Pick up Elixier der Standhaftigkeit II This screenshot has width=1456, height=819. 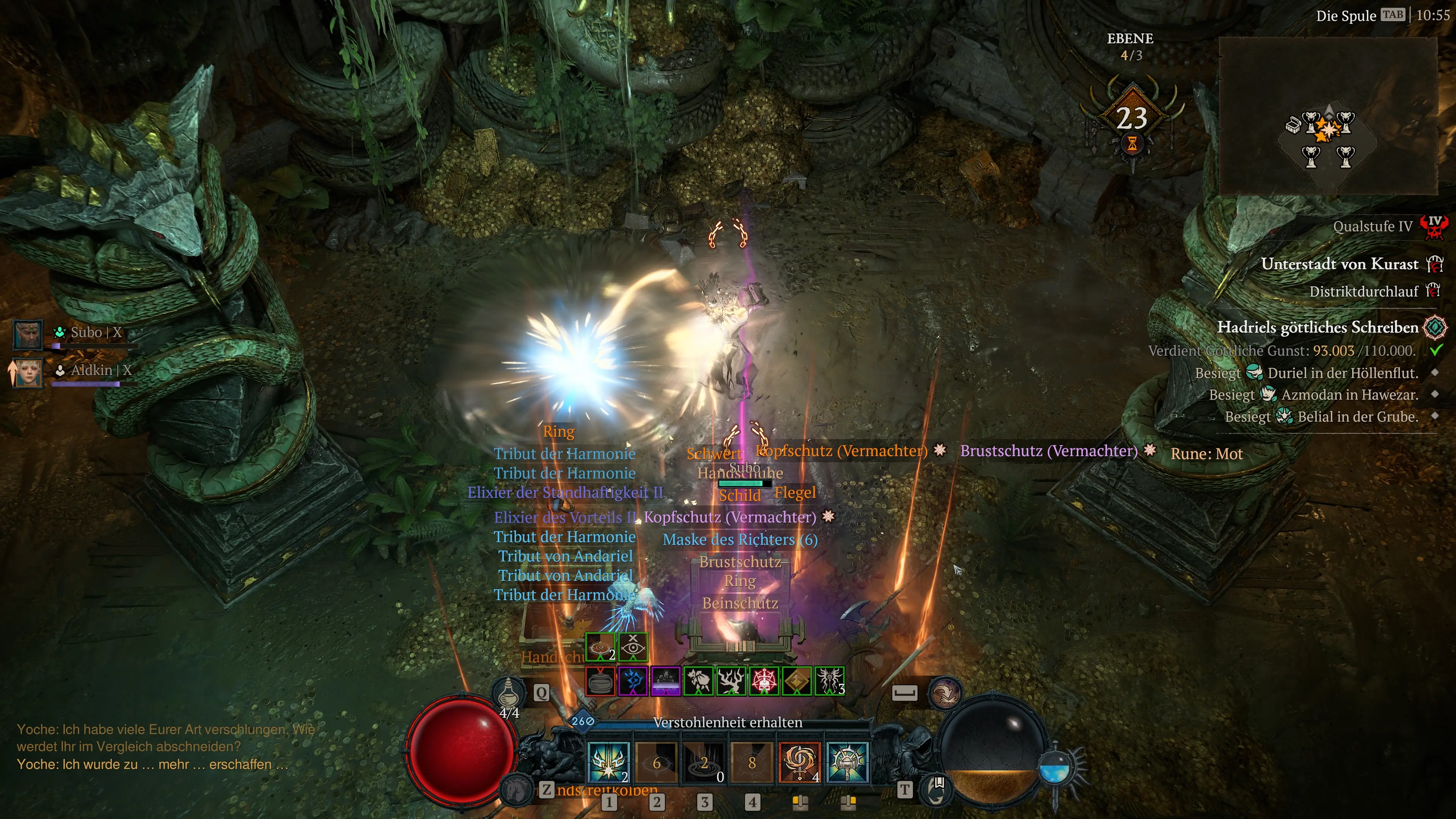(x=565, y=492)
